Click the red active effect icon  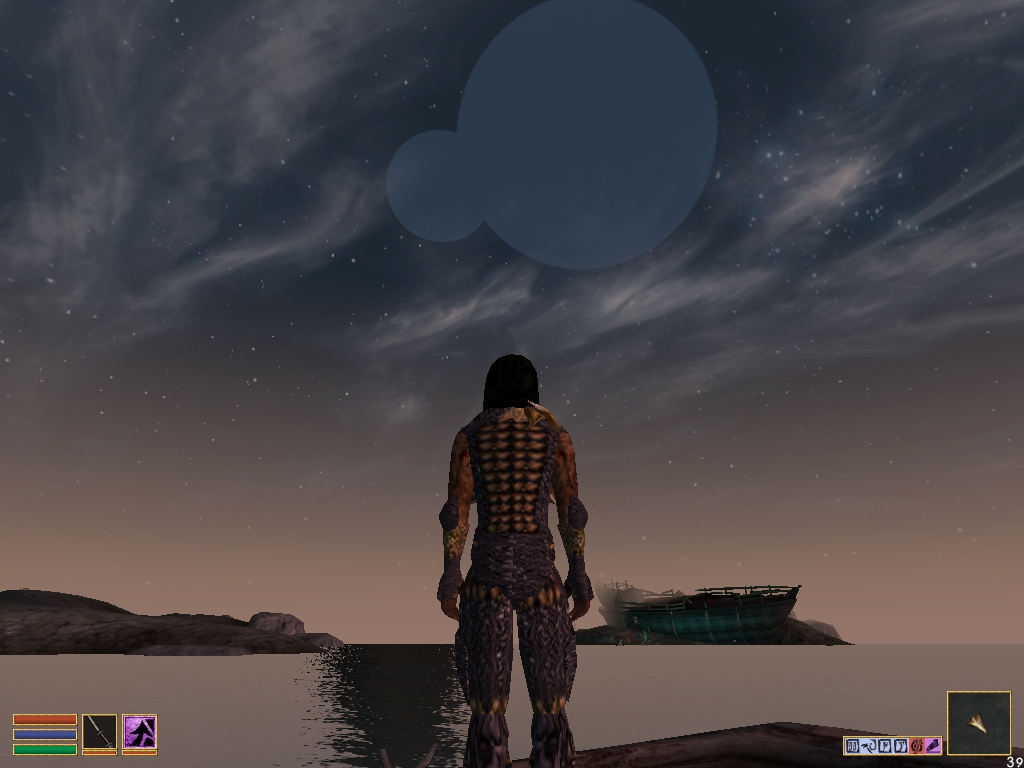click(x=916, y=745)
